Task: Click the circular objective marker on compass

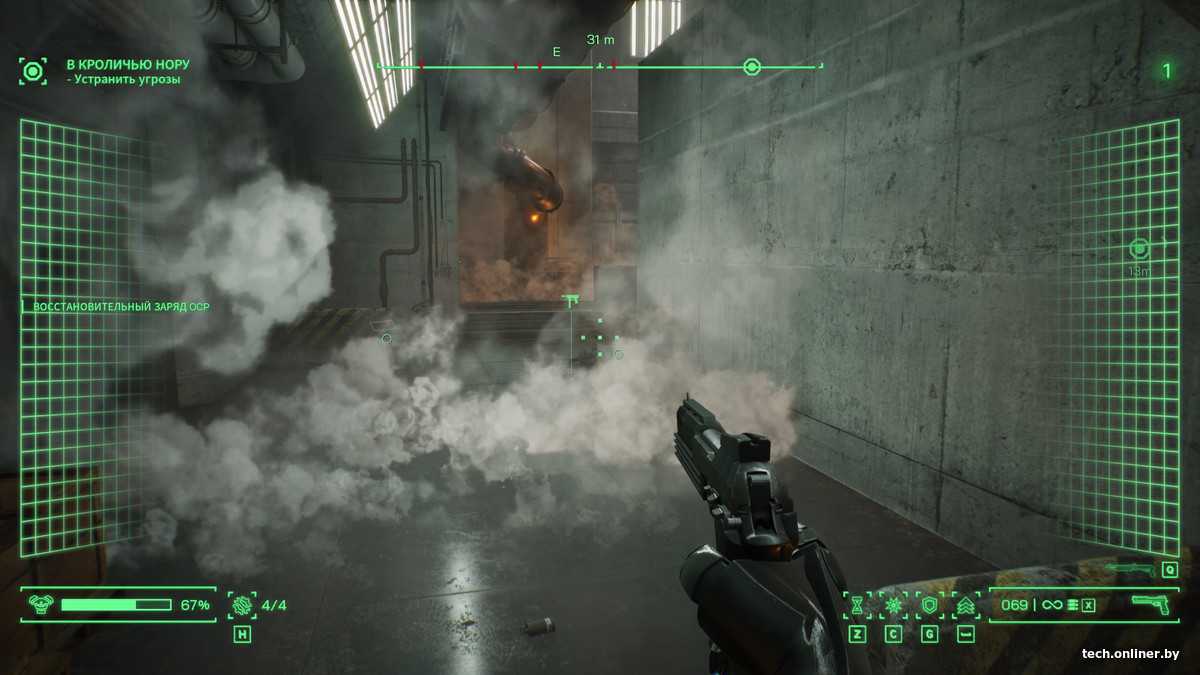Action: point(752,67)
